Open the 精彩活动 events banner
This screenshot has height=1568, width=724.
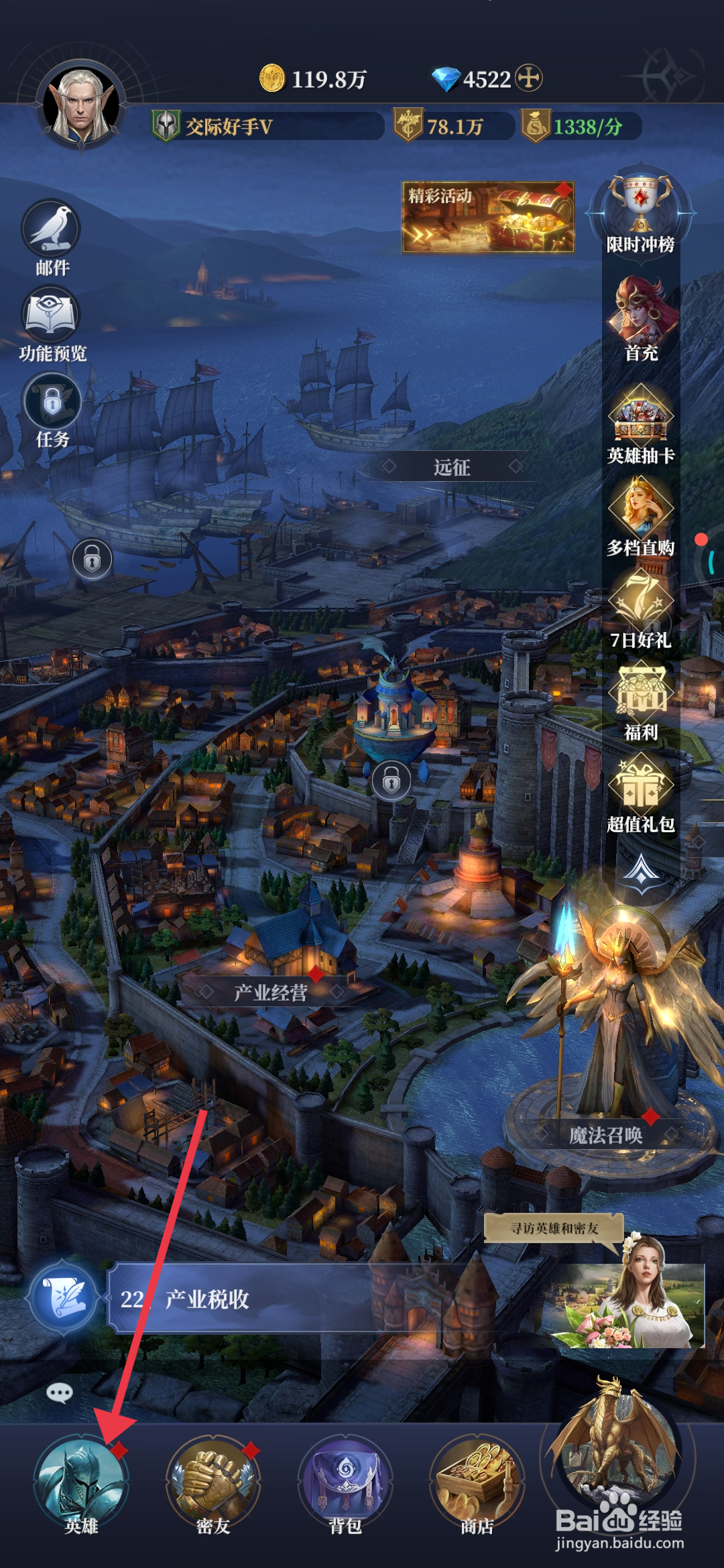pos(488,217)
